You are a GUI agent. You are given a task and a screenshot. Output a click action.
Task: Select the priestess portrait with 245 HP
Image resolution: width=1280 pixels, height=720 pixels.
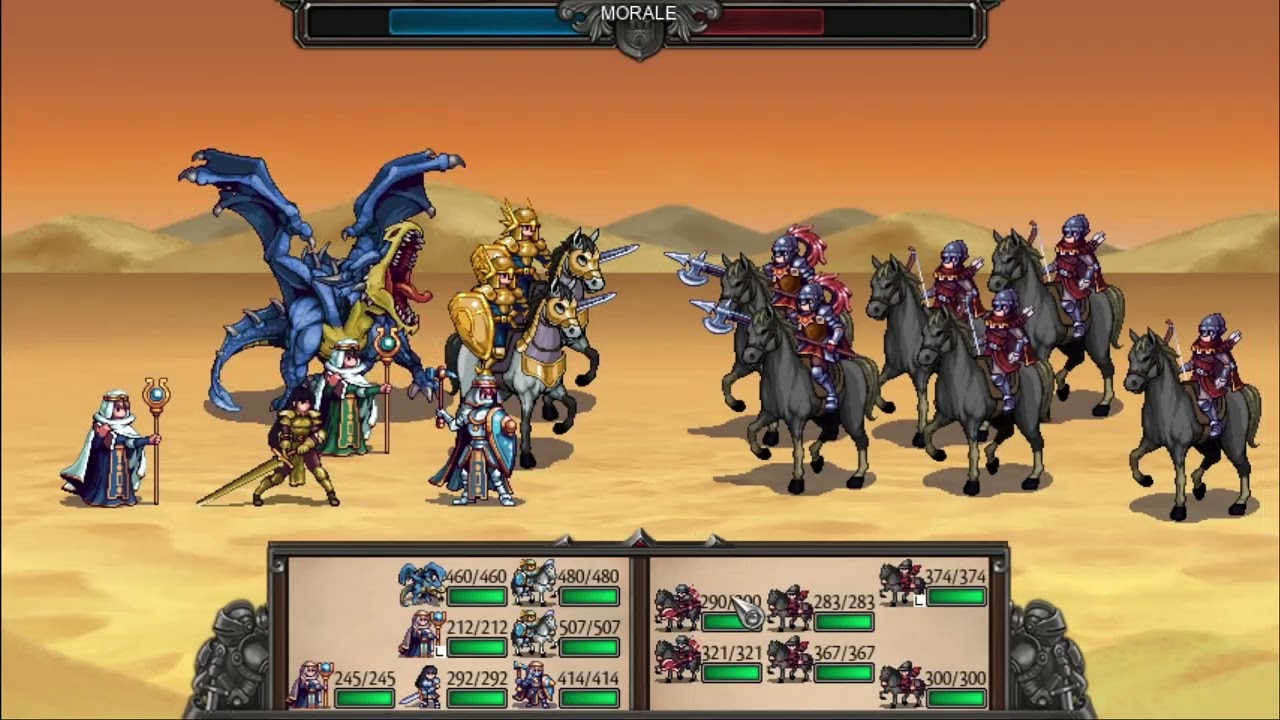(x=310, y=685)
